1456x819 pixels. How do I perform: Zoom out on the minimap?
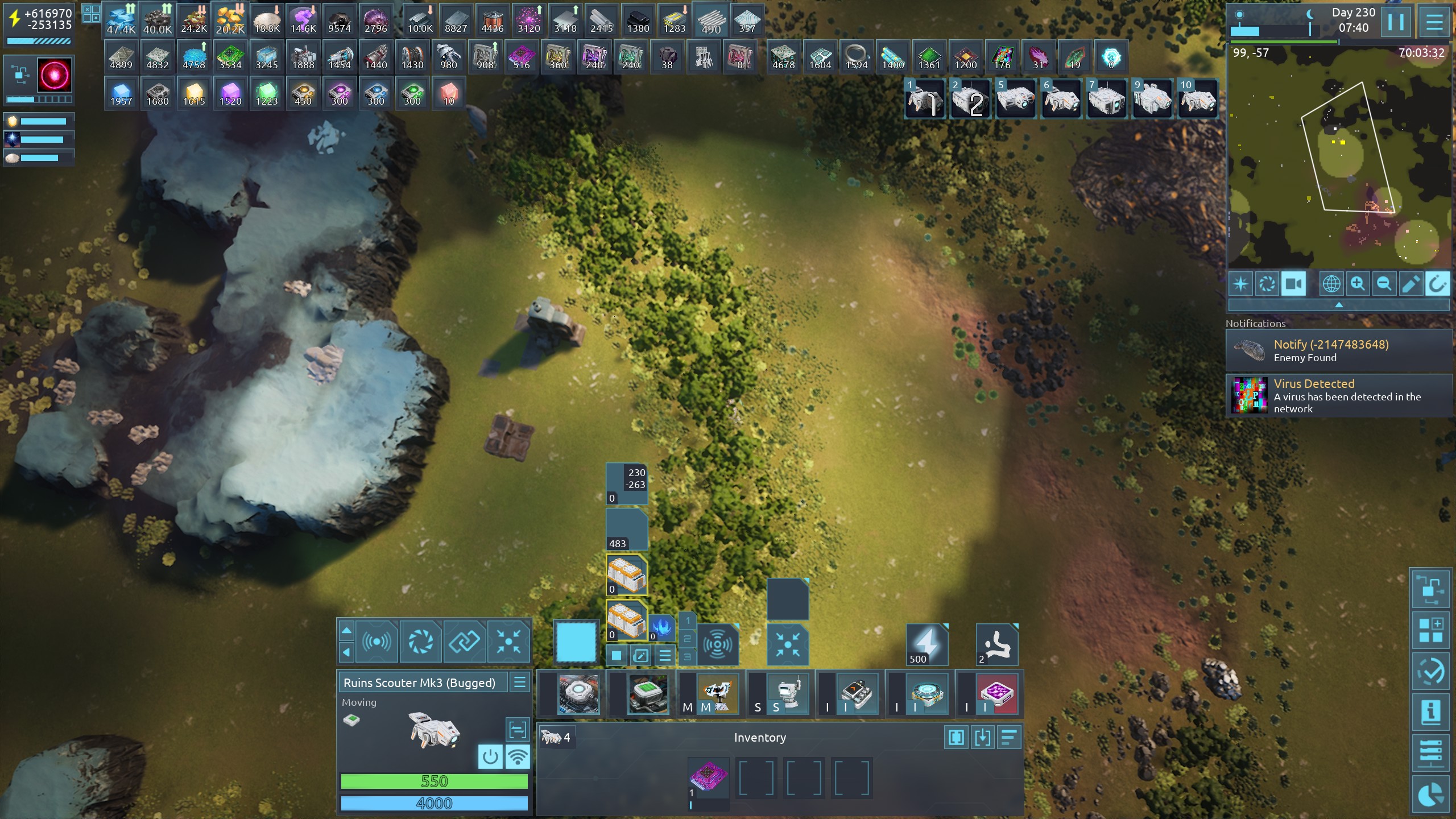tap(1384, 284)
